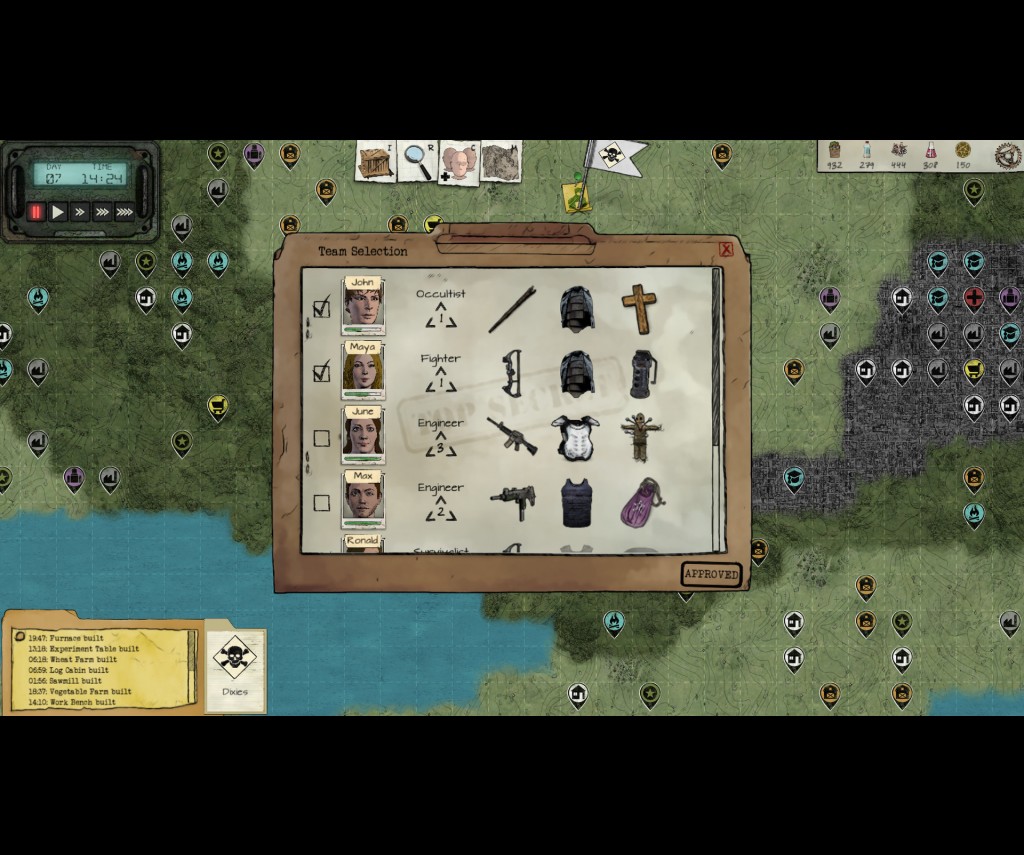Open the characters heads panel
Viewport: 1024px width, 855px height.
[458, 163]
